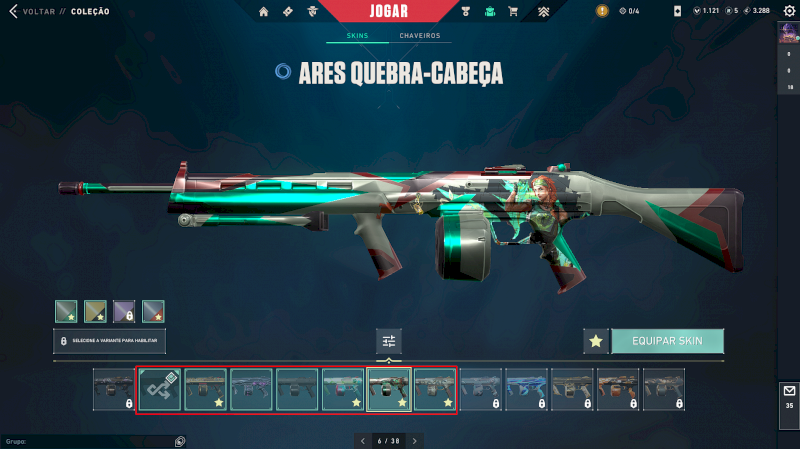800x449 pixels.
Task: Select the locked orange-red Ares skin thumbnail
Action: (x=618, y=389)
